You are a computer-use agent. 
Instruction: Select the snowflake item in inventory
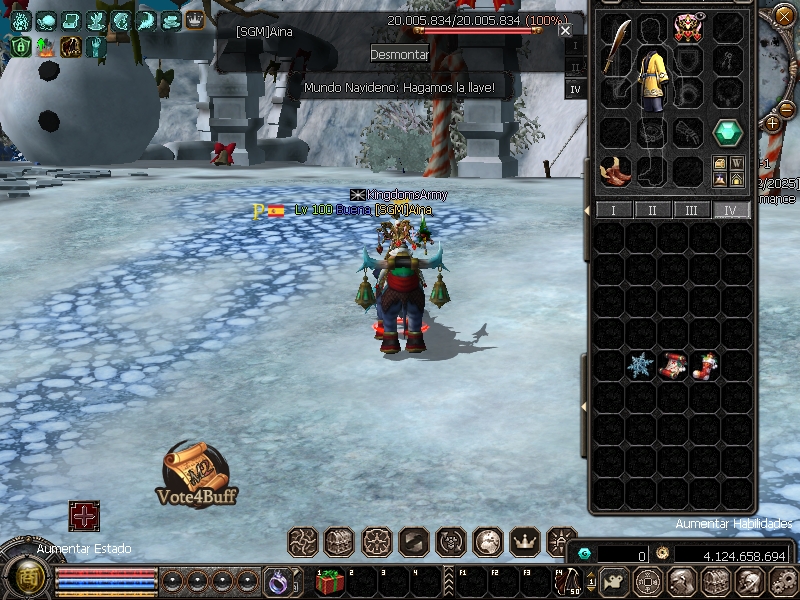(640, 366)
